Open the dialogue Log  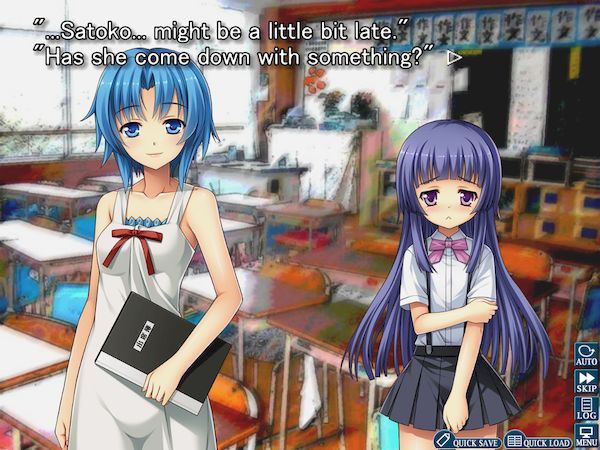point(585,409)
